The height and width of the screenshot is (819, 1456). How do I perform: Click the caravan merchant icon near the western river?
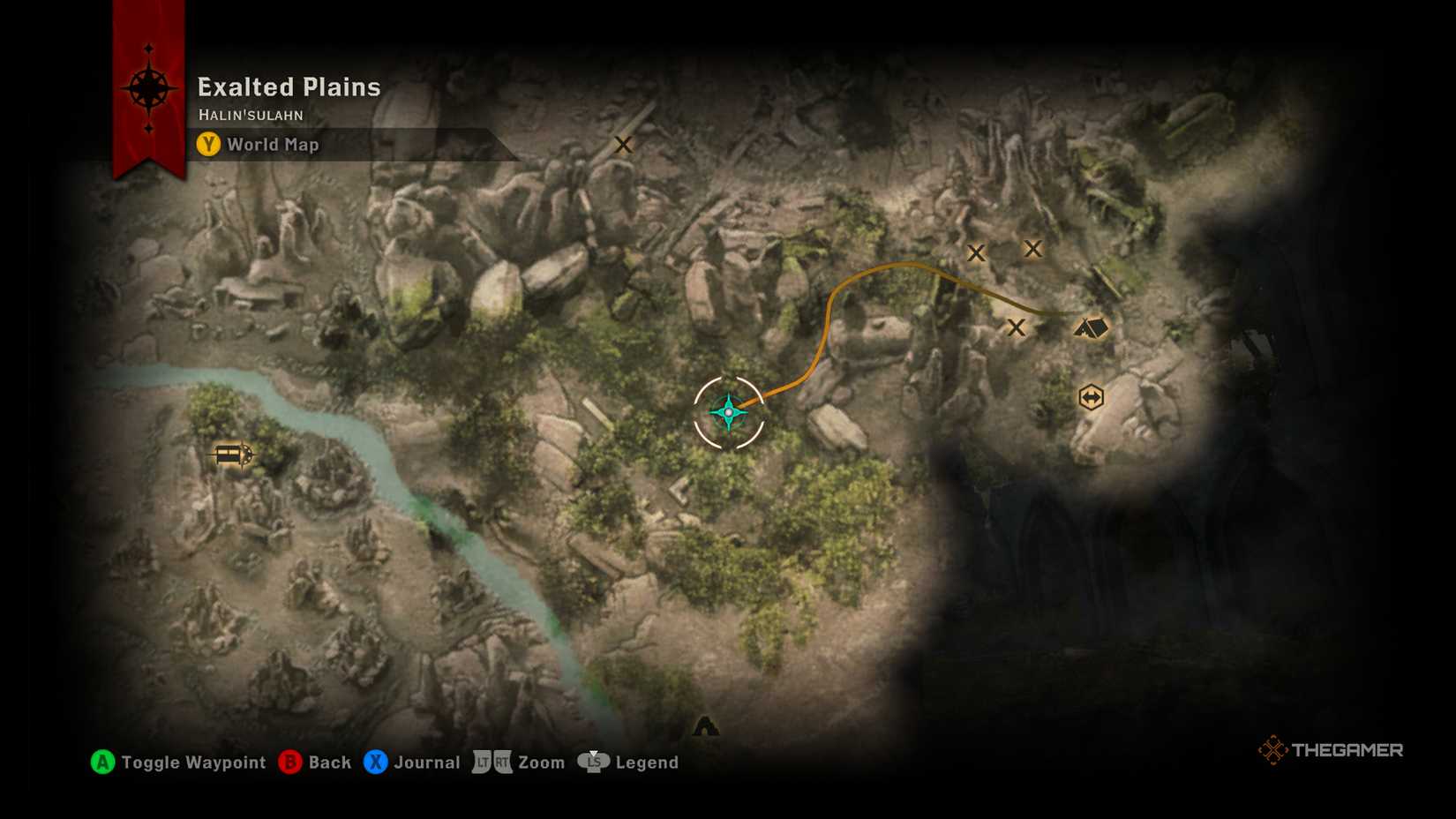[231, 455]
